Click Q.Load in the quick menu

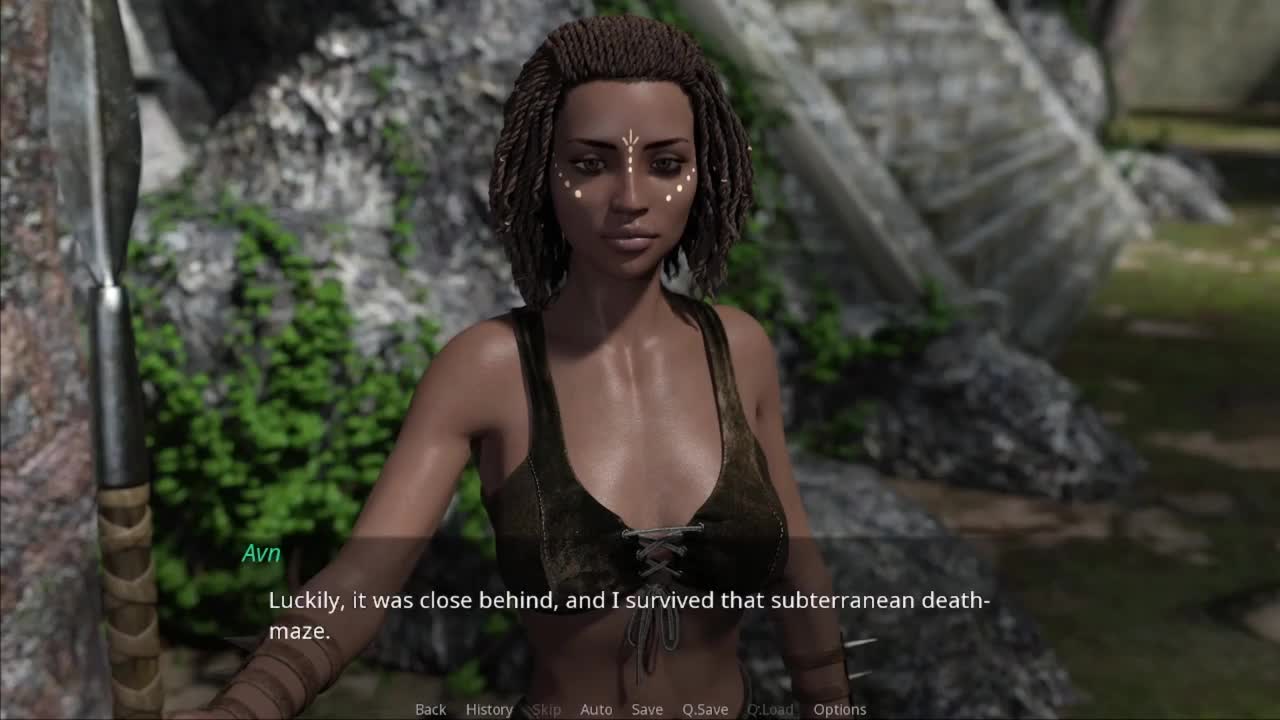click(770, 709)
